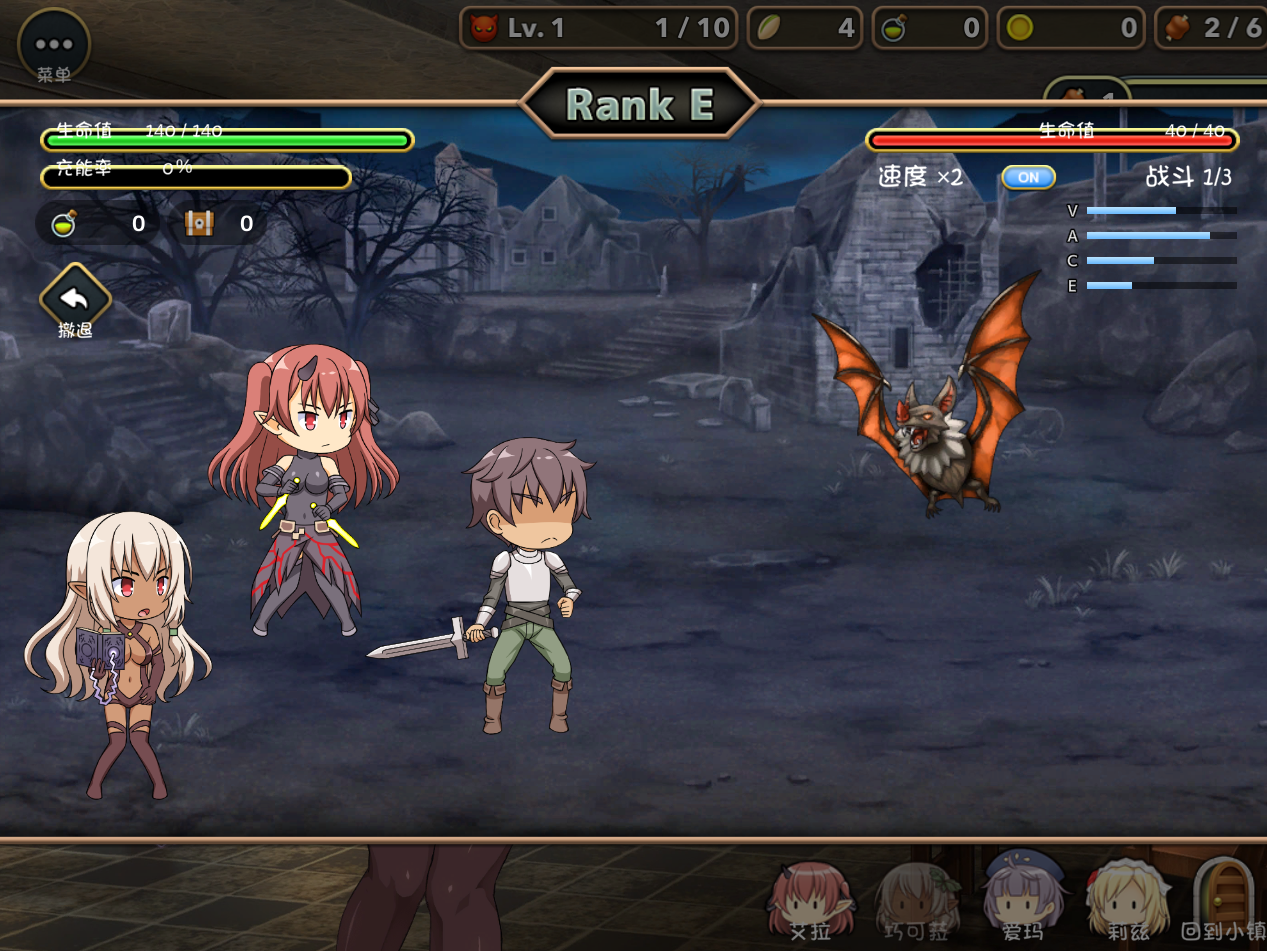Select 巧可拉, the white-haired character portrait
This screenshot has width=1267, height=951.
click(x=917, y=898)
